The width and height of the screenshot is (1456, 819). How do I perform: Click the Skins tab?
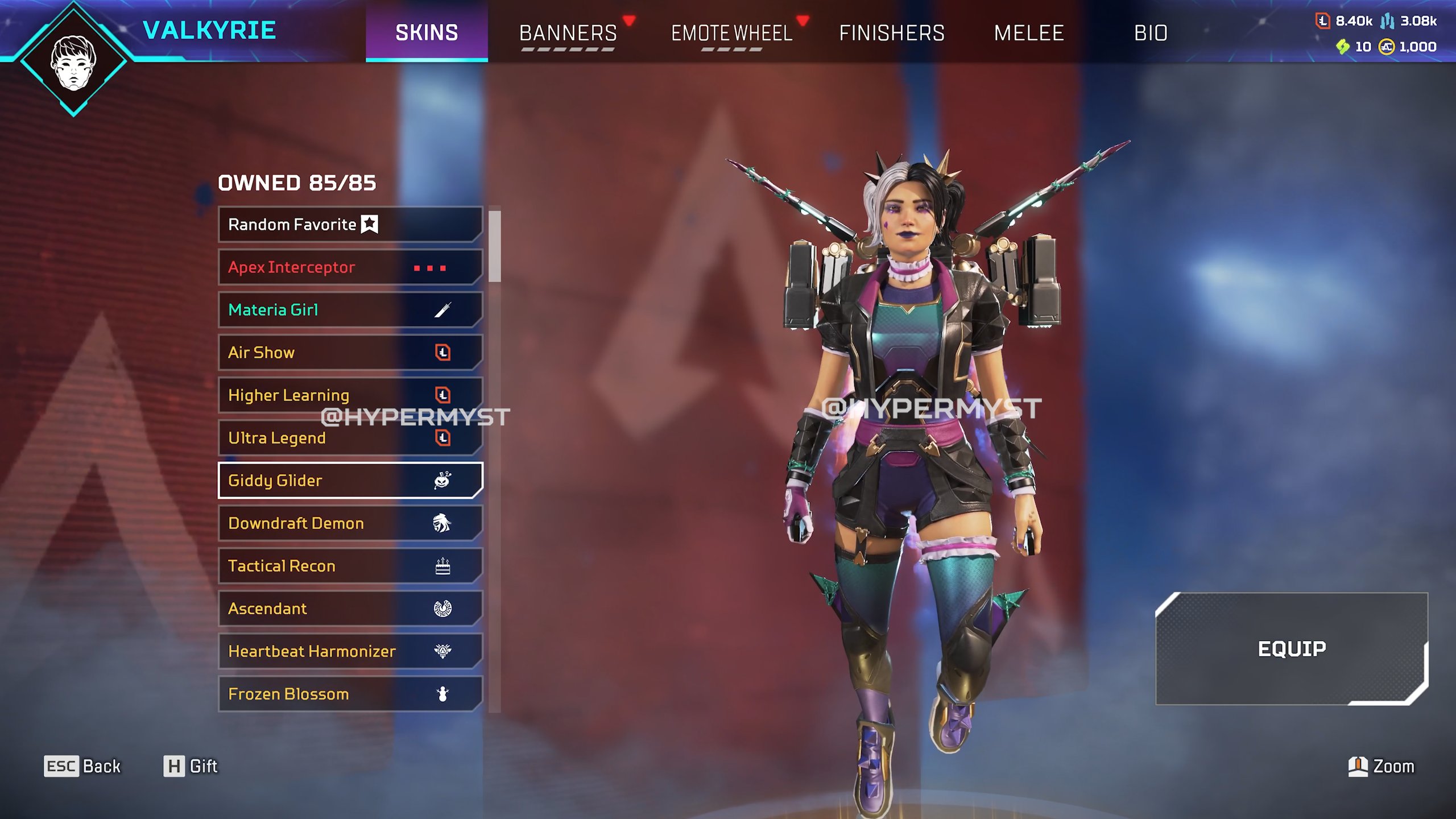coord(427,32)
